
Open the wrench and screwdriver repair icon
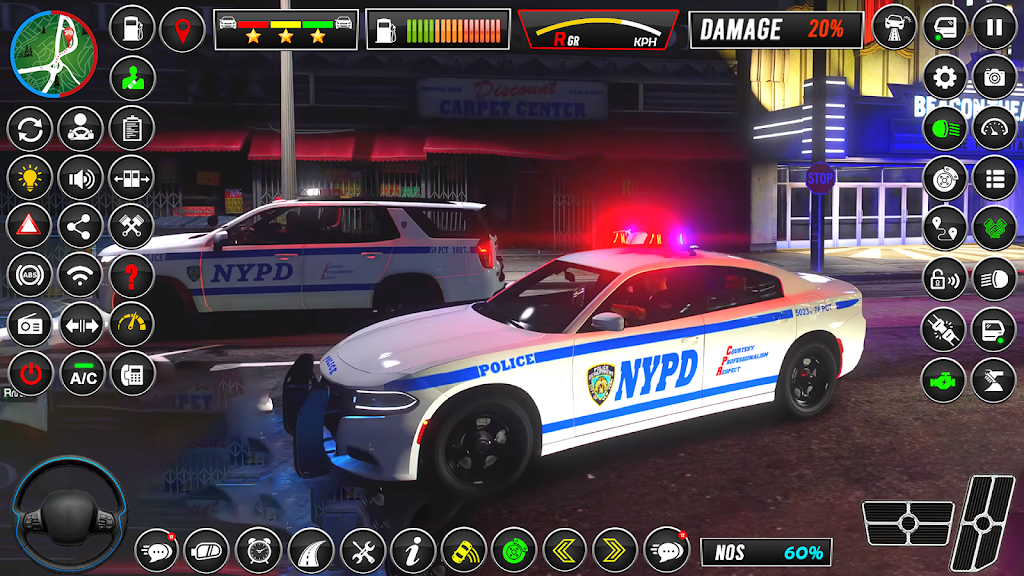362,549
